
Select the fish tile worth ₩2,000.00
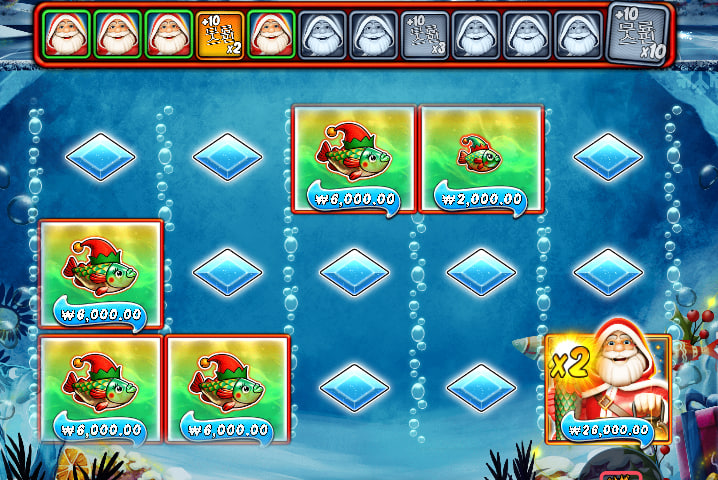pos(481,158)
